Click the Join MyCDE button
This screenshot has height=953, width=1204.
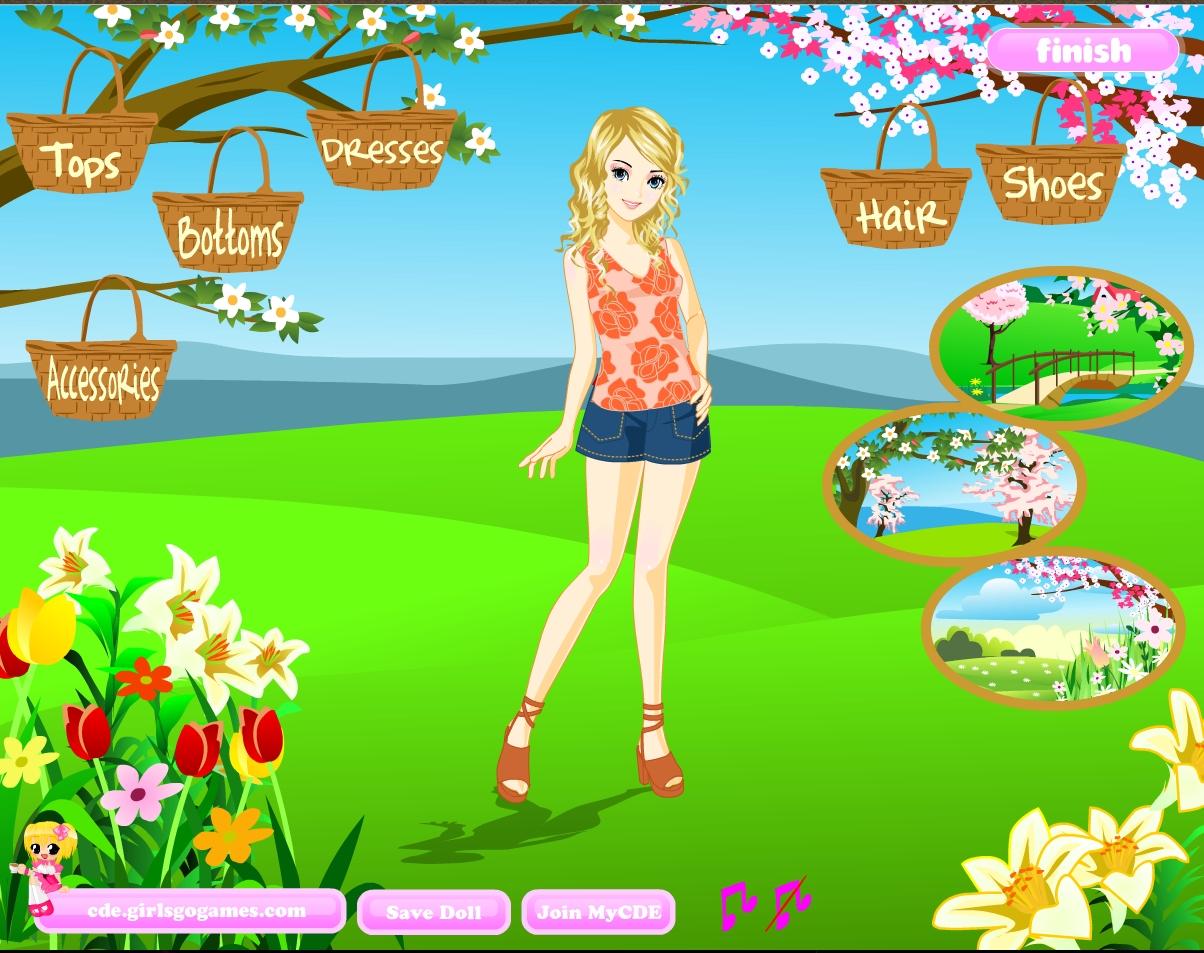coord(598,912)
